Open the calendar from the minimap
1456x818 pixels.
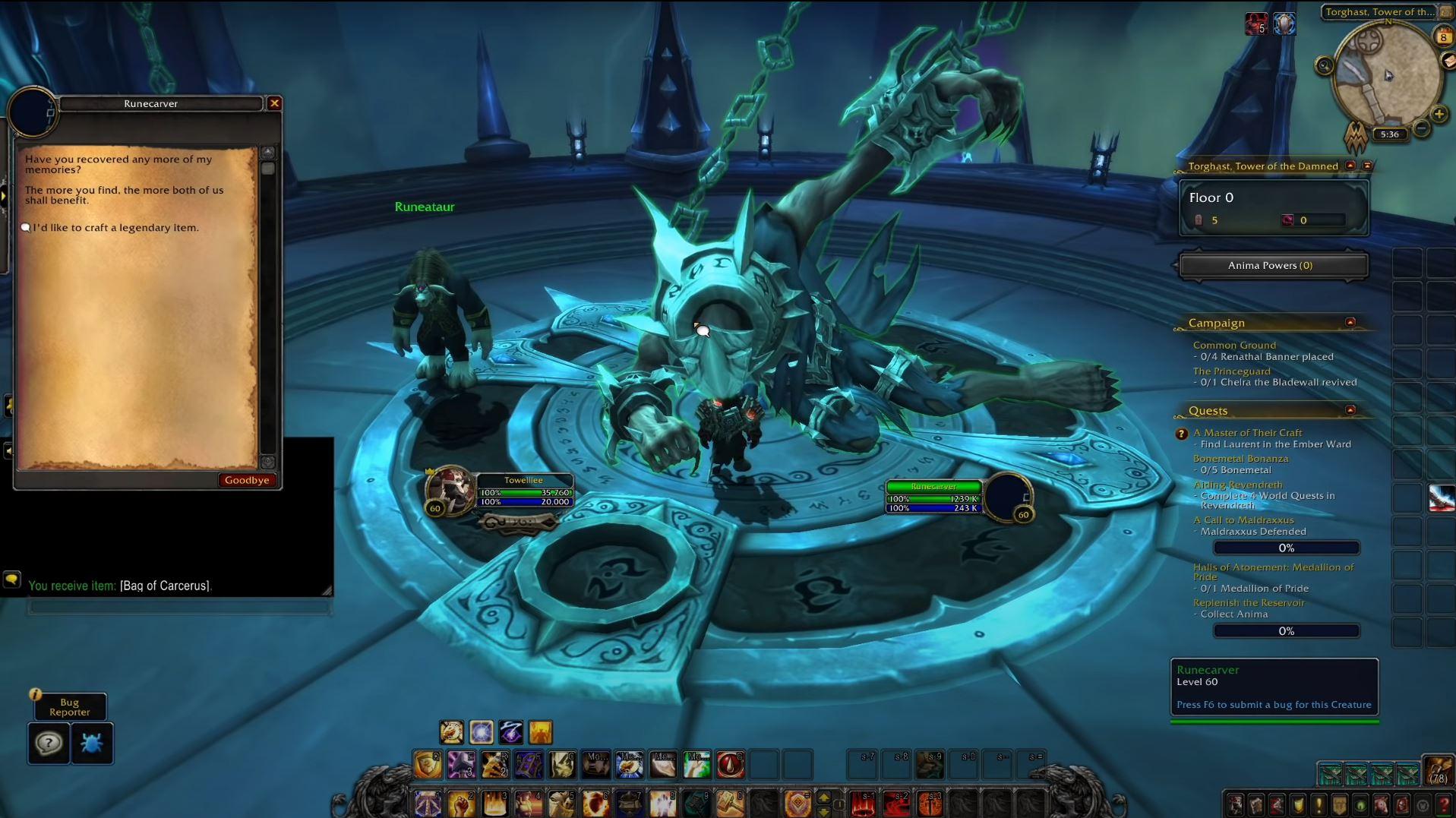[1442, 36]
